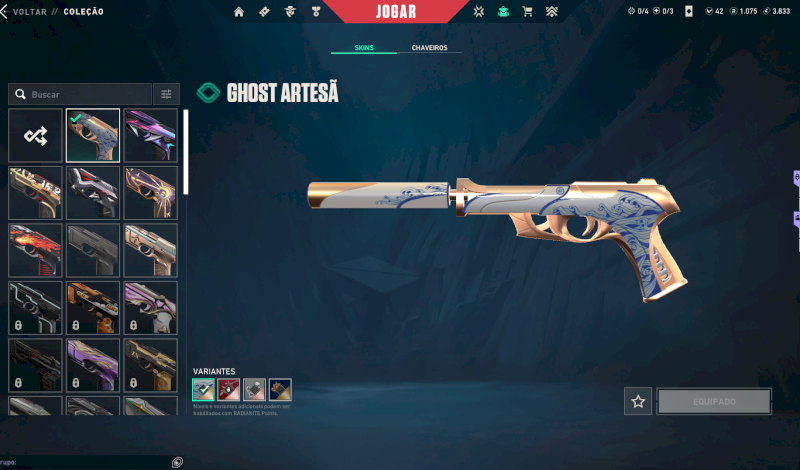Open the agents icon in the top bar
This screenshot has width=800, height=470.
(290, 12)
